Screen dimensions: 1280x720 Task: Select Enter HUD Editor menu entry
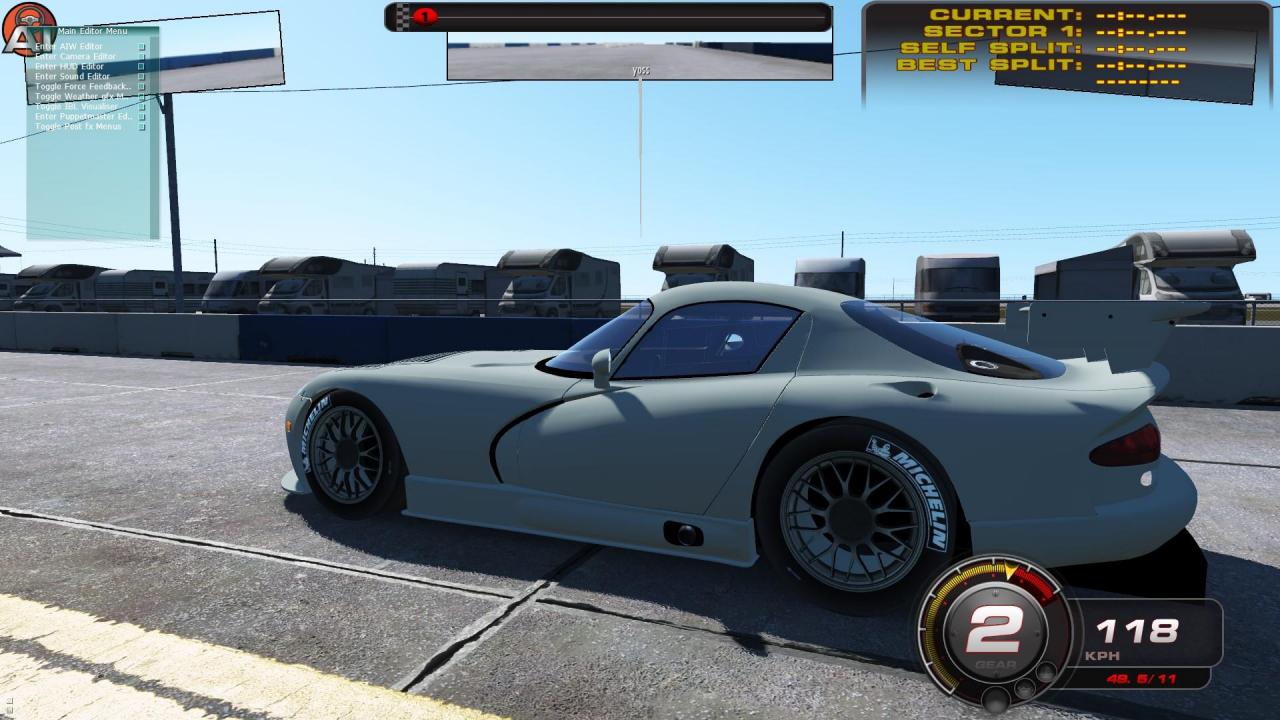pyautogui.click(x=70, y=66)
